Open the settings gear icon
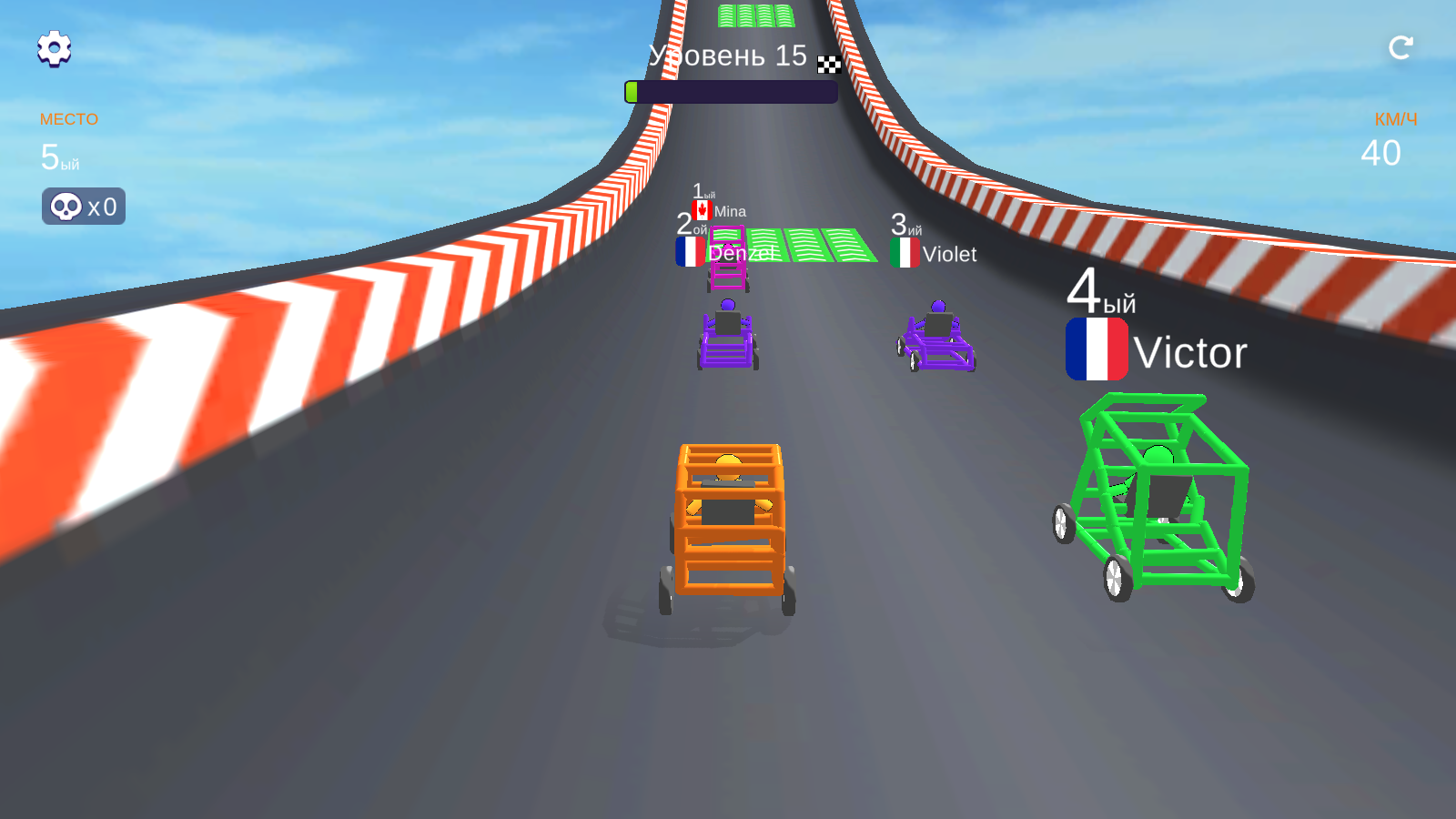The height and width of the screenshot is (819, 1456). click(54, 49)
